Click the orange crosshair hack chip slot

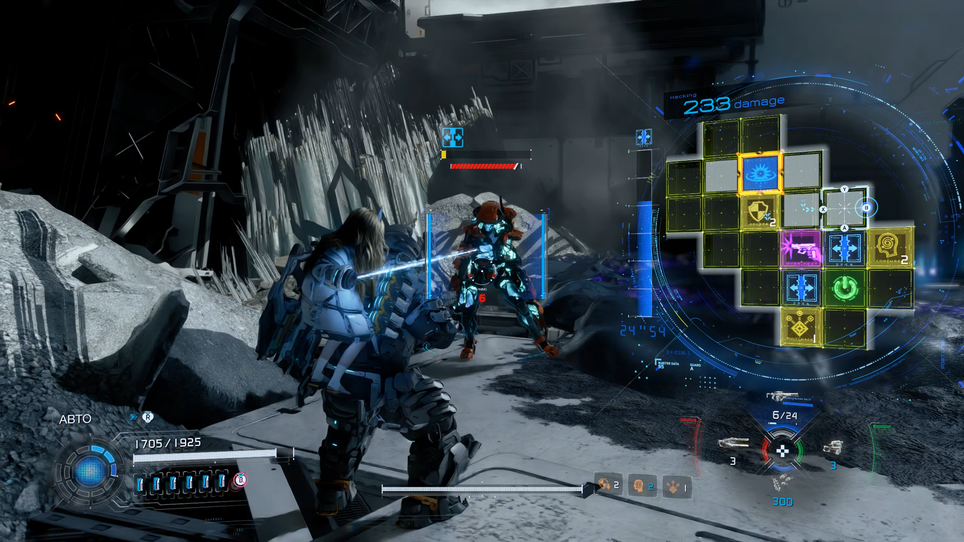pyautogui.click(x=605, y=485)
